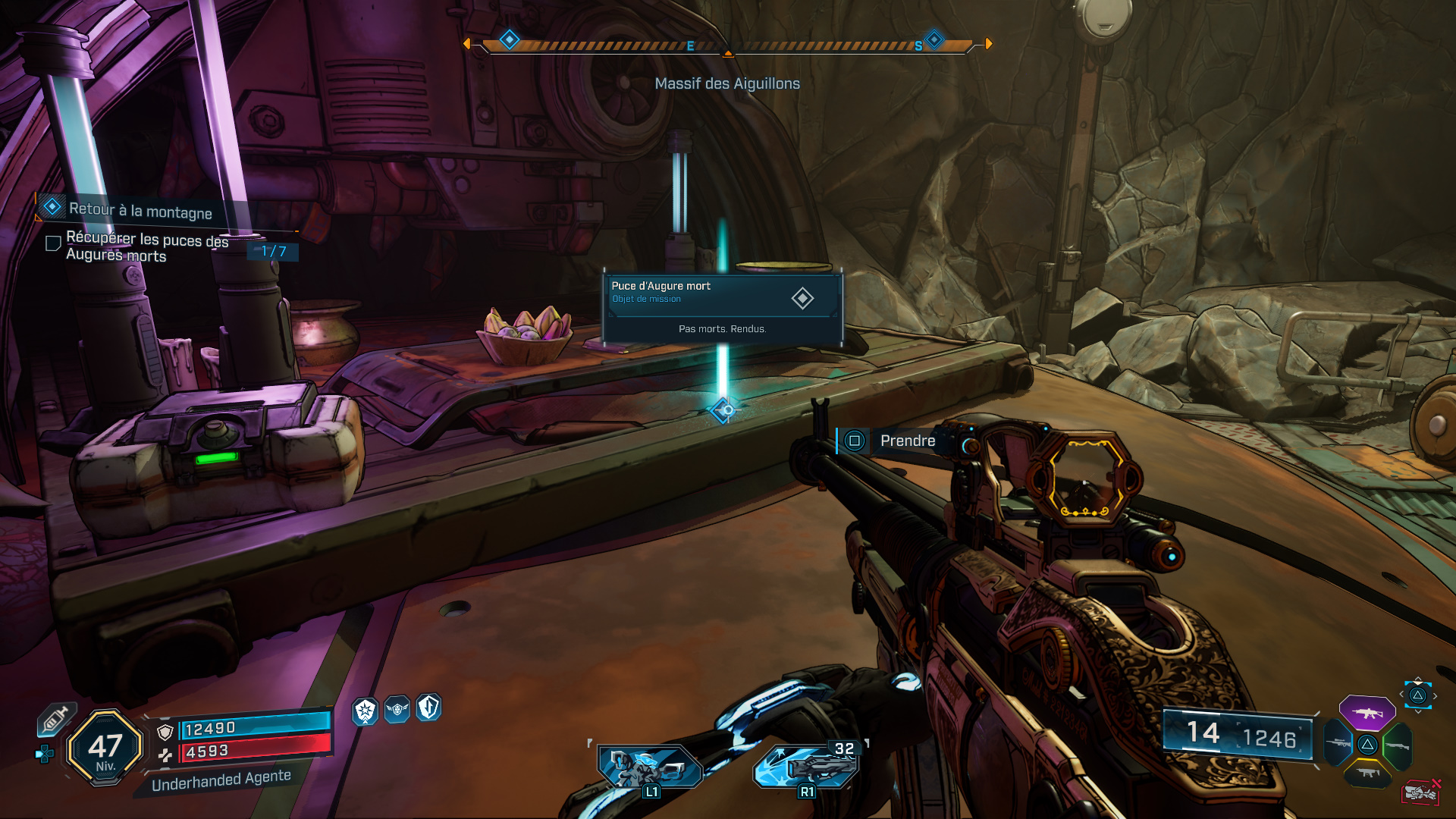
Task: Select the purple assault rifle weapon slot
Action: click(1367, 713)
